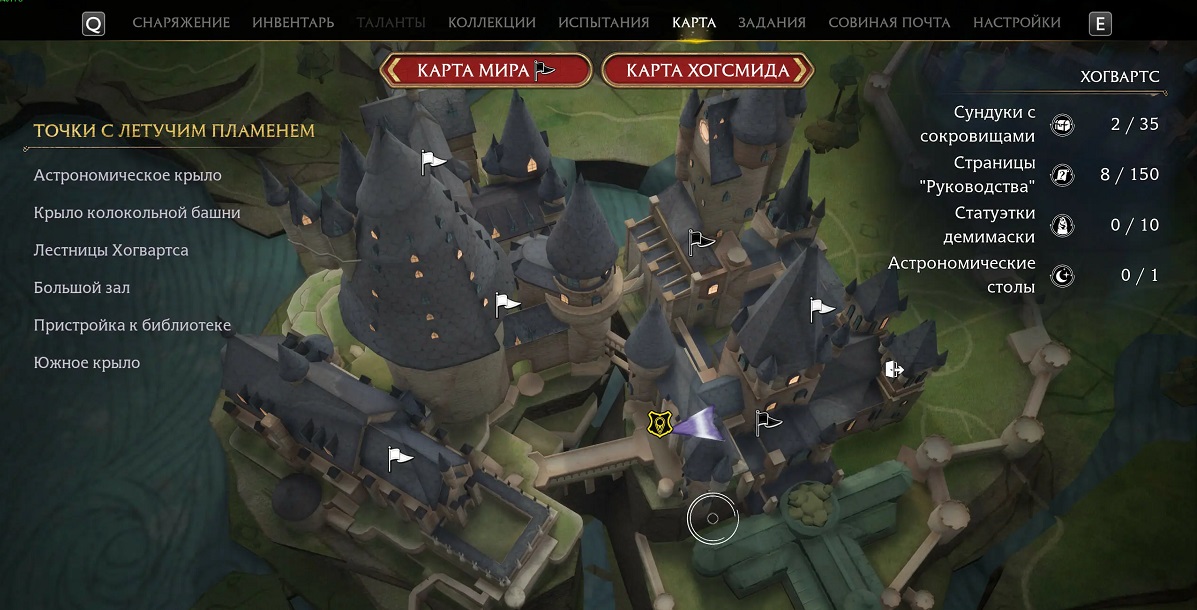Open the Коллекции tab
1197x610 pixels.
point(491,22)
